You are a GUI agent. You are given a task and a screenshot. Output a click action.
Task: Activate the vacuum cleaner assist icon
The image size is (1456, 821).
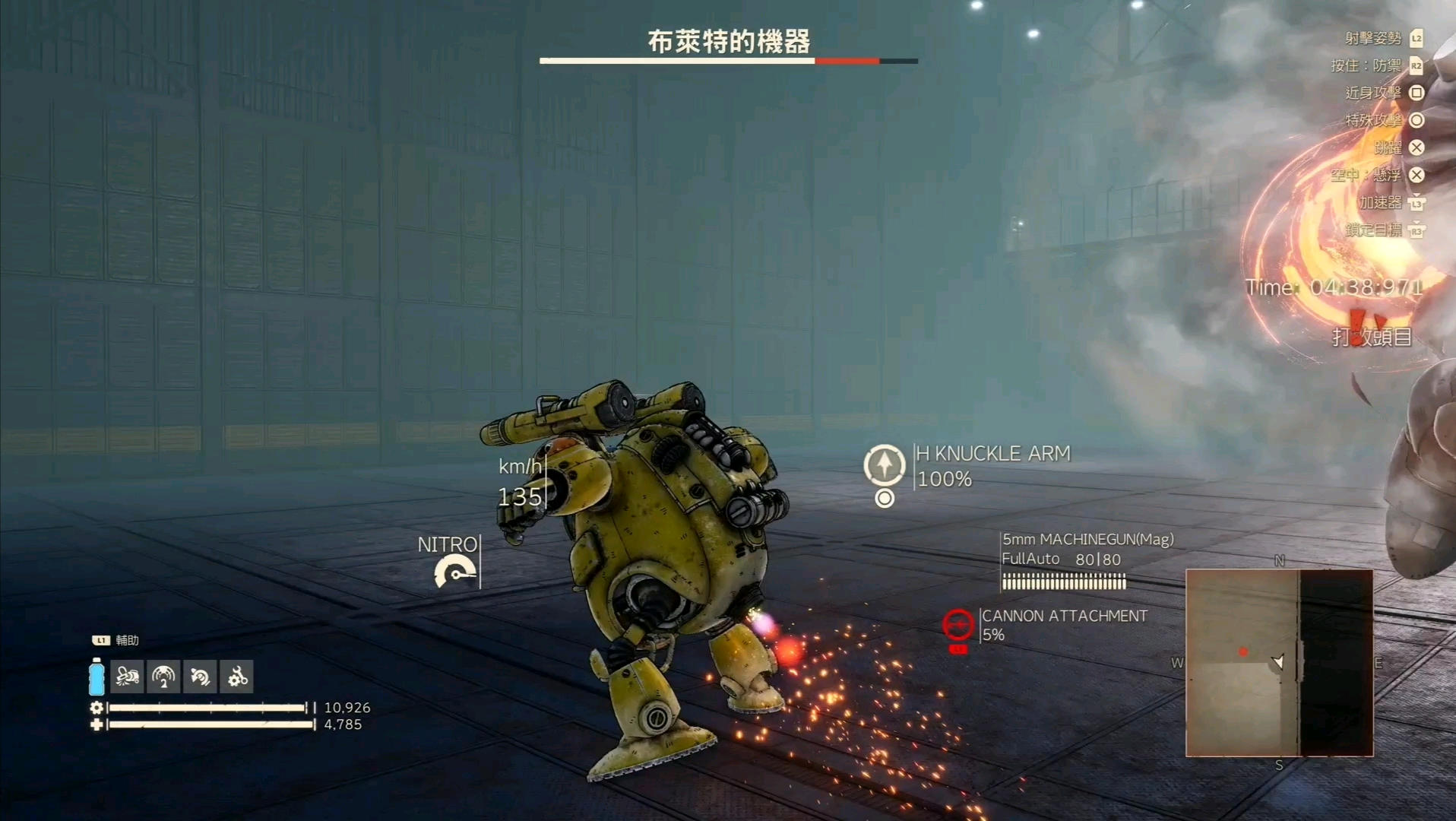127,677
